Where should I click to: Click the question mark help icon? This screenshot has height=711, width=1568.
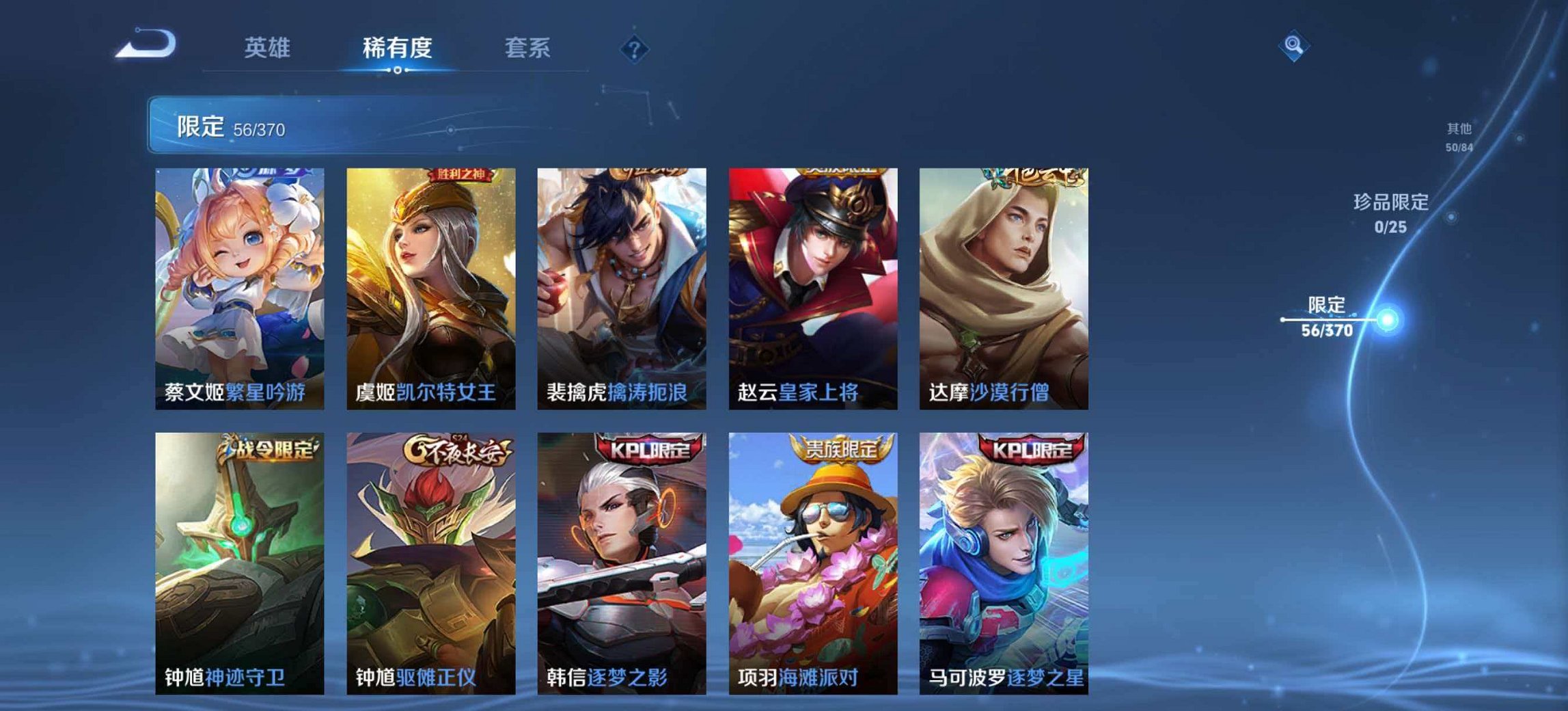[635, 47]
